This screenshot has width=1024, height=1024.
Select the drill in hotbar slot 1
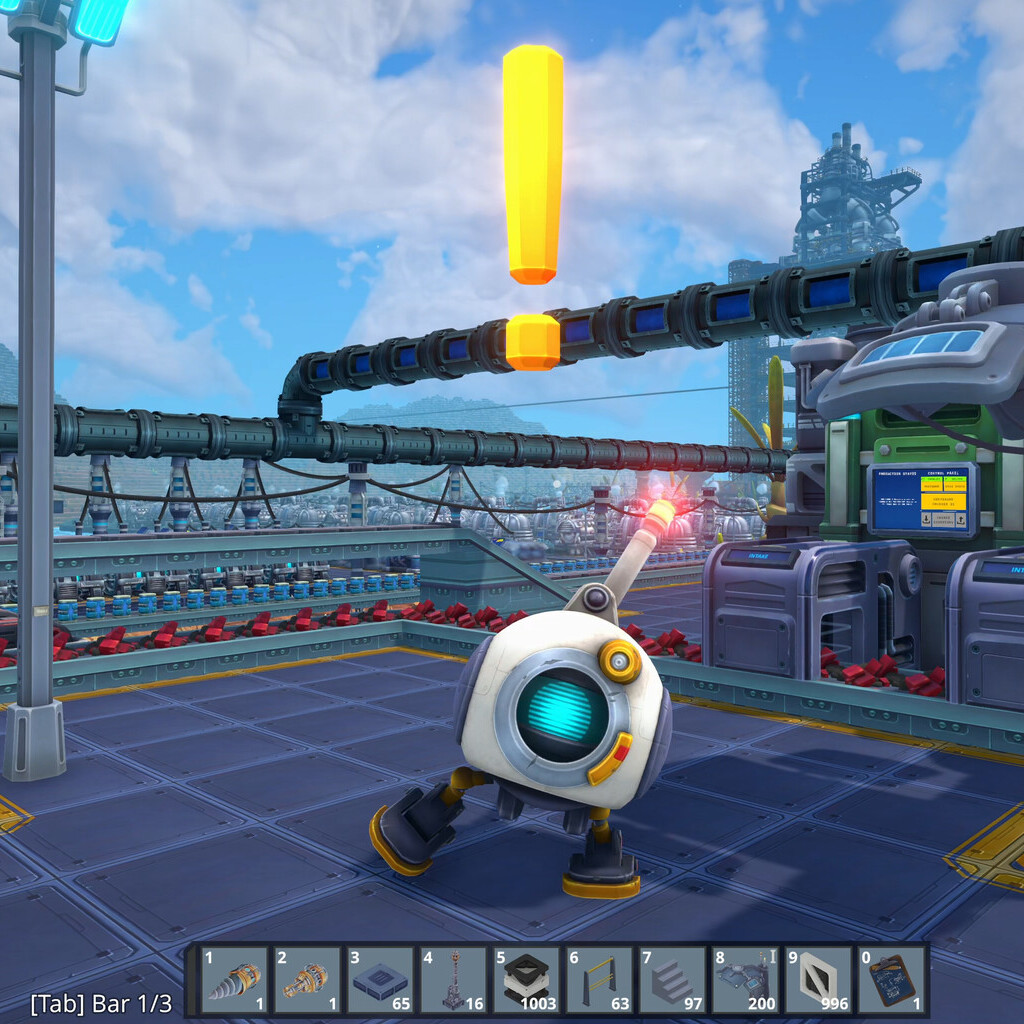[x=235, y=980]
